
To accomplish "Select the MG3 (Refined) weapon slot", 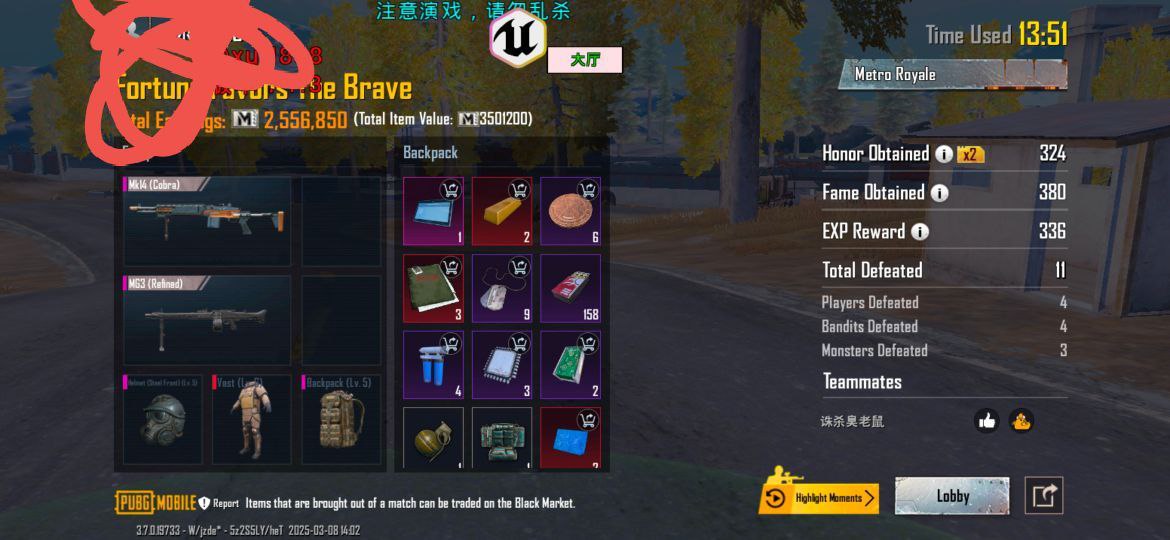I will click(207, 320).
